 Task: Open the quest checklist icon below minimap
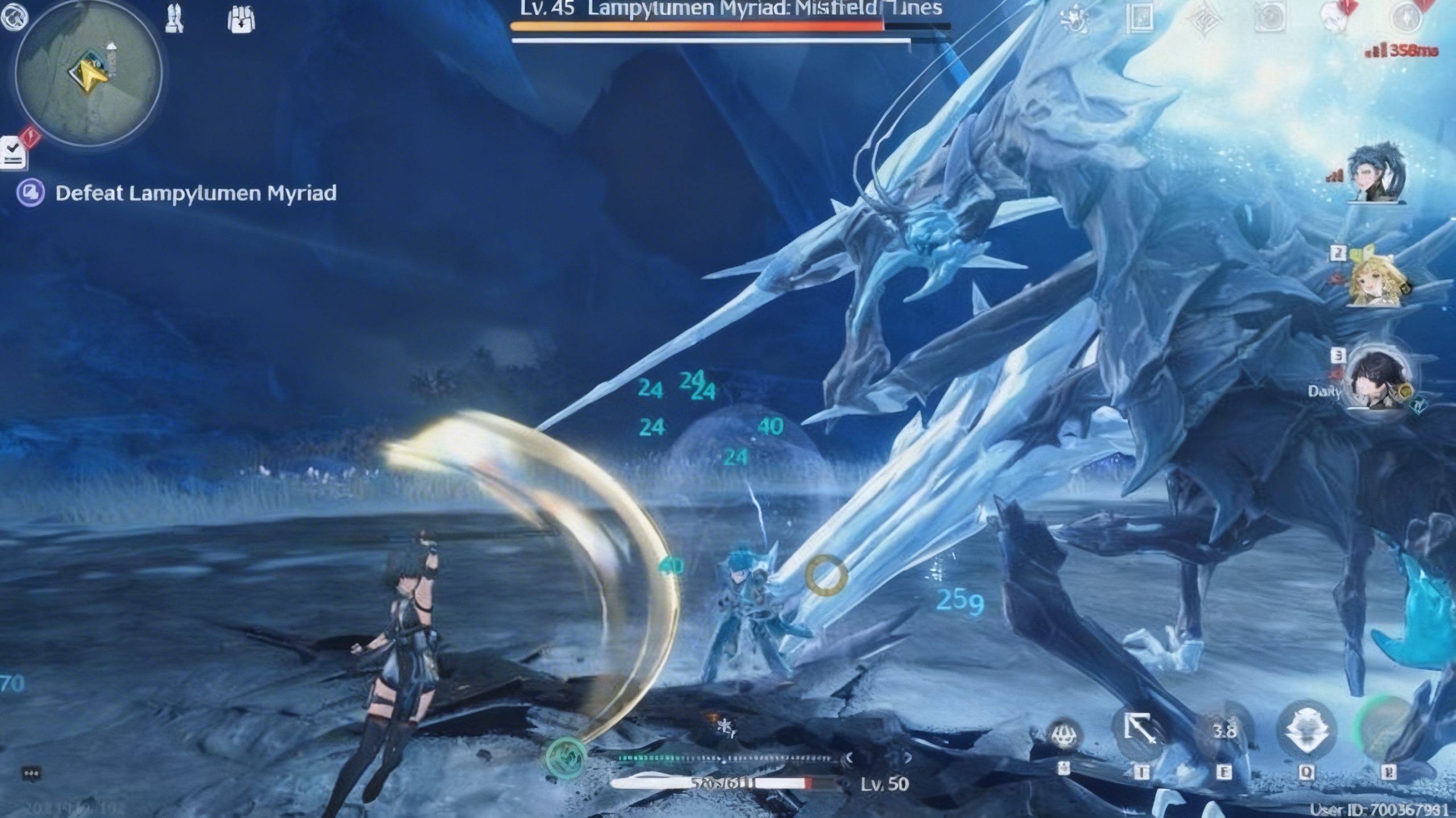(13, 152)
